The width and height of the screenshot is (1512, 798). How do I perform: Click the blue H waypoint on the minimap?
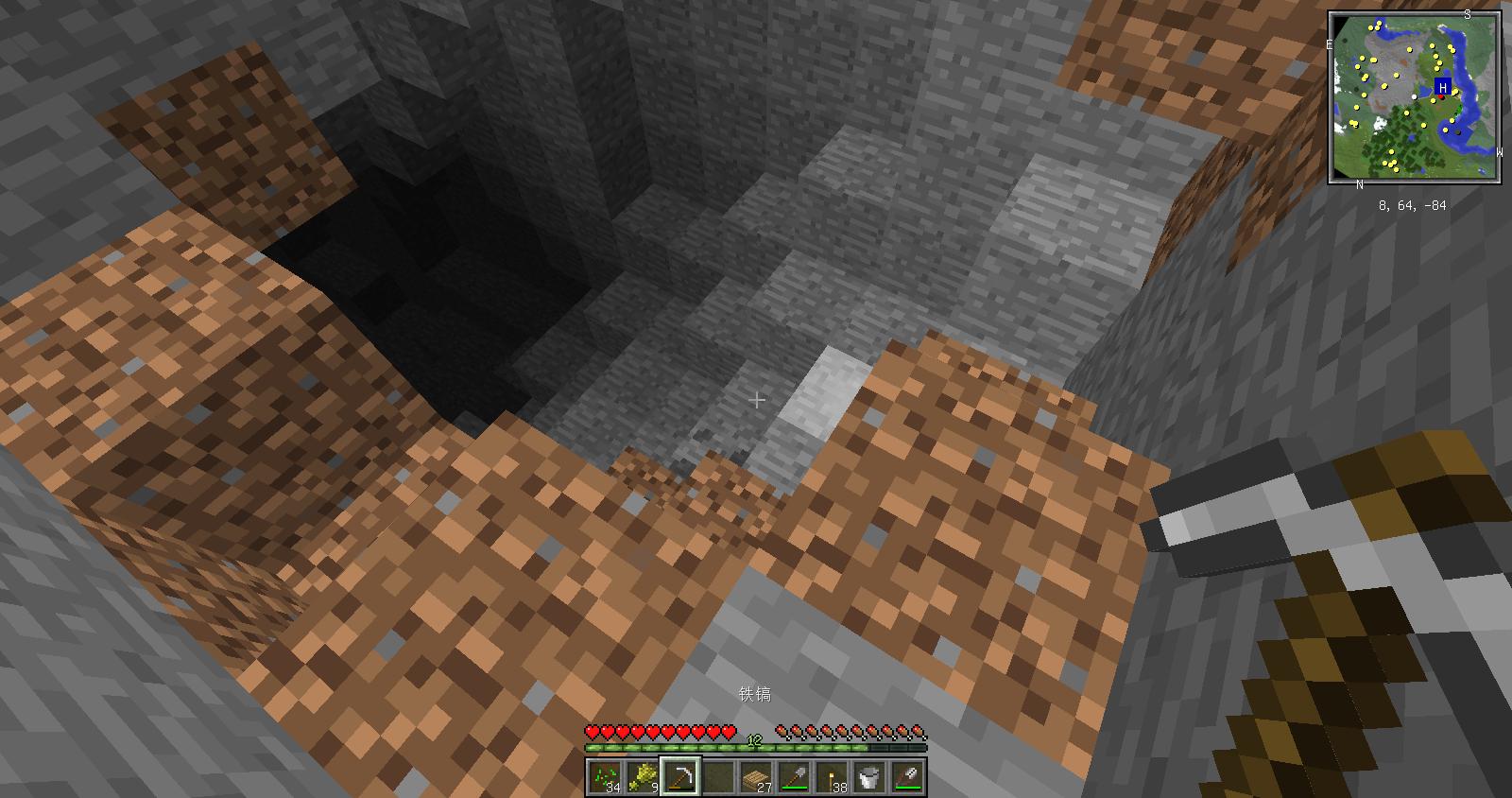[1442, 87]
